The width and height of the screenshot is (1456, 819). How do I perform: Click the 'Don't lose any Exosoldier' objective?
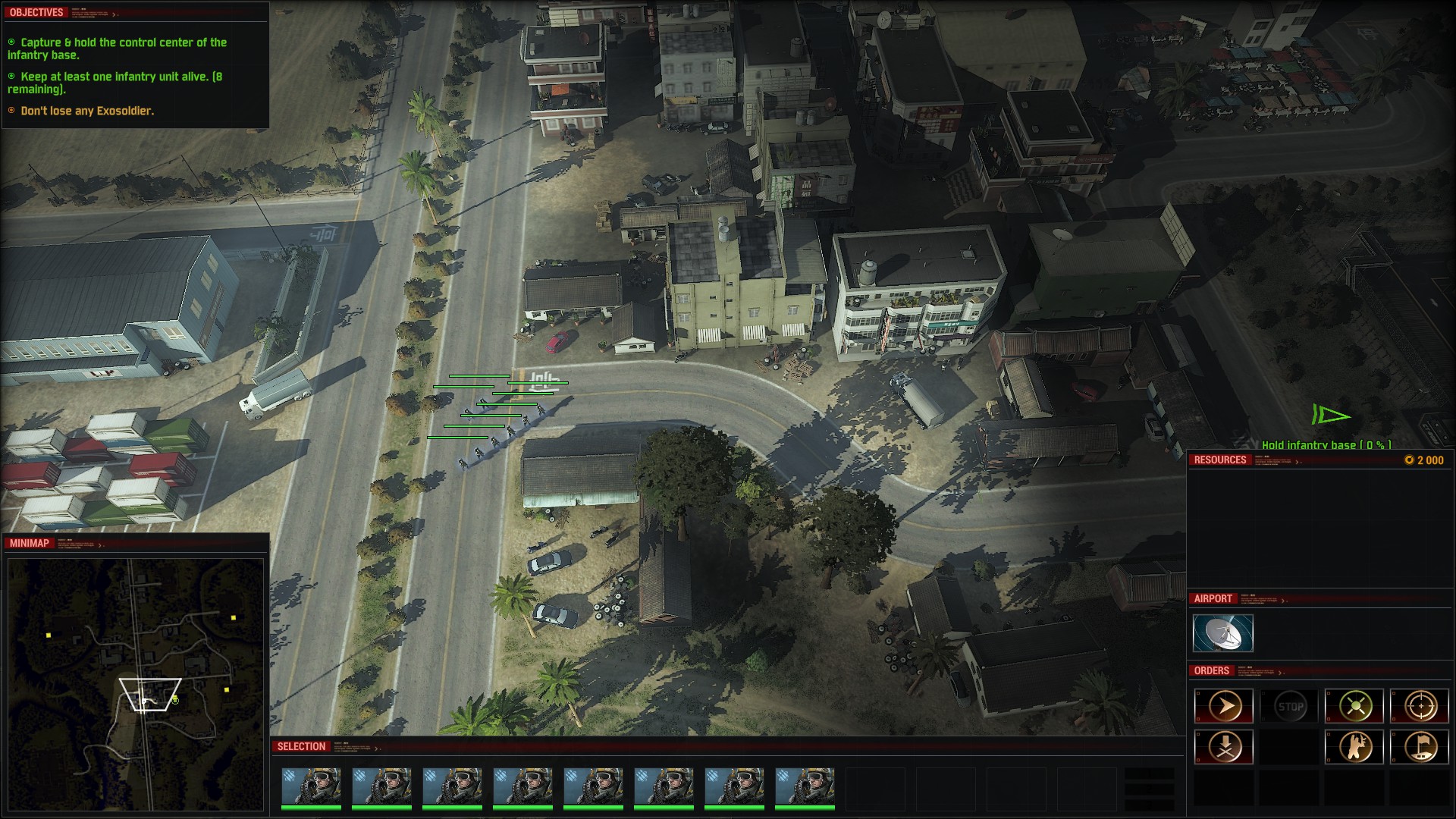click(86, 111)
